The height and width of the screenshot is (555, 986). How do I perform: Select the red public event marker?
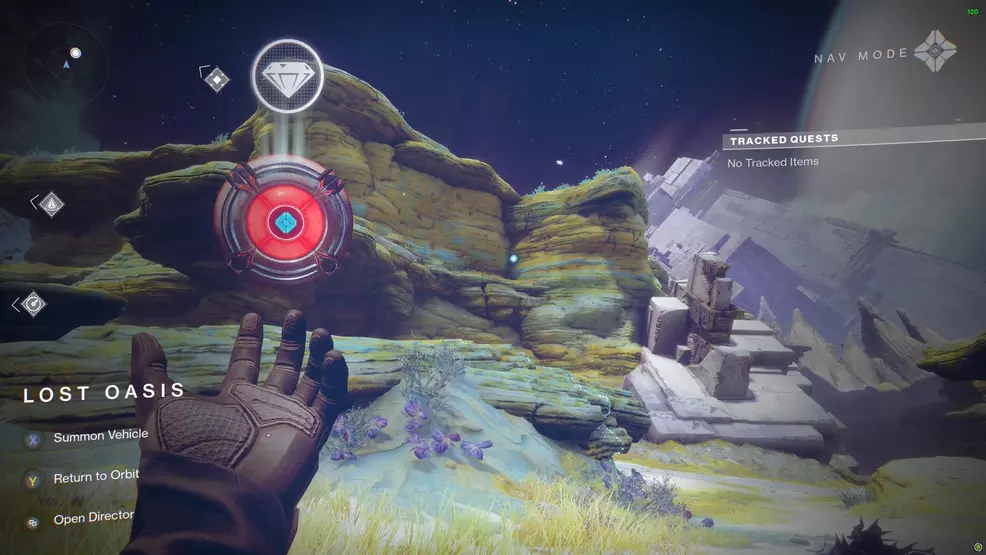point(286,219)
